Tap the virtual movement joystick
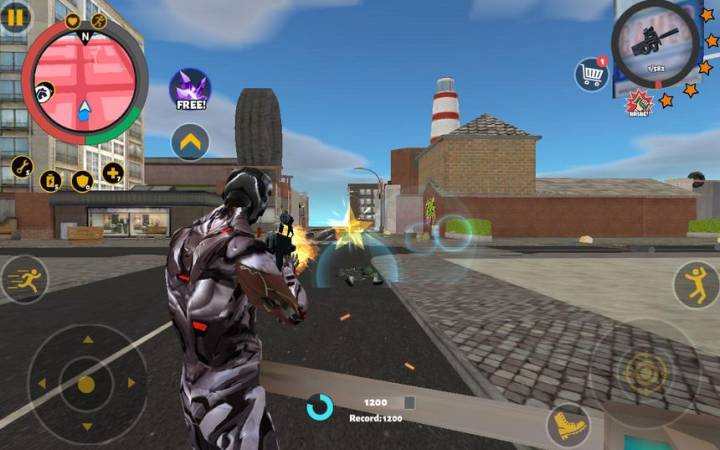Image resolution: width=720 pixels, height=450 pixels. (86, 384)
